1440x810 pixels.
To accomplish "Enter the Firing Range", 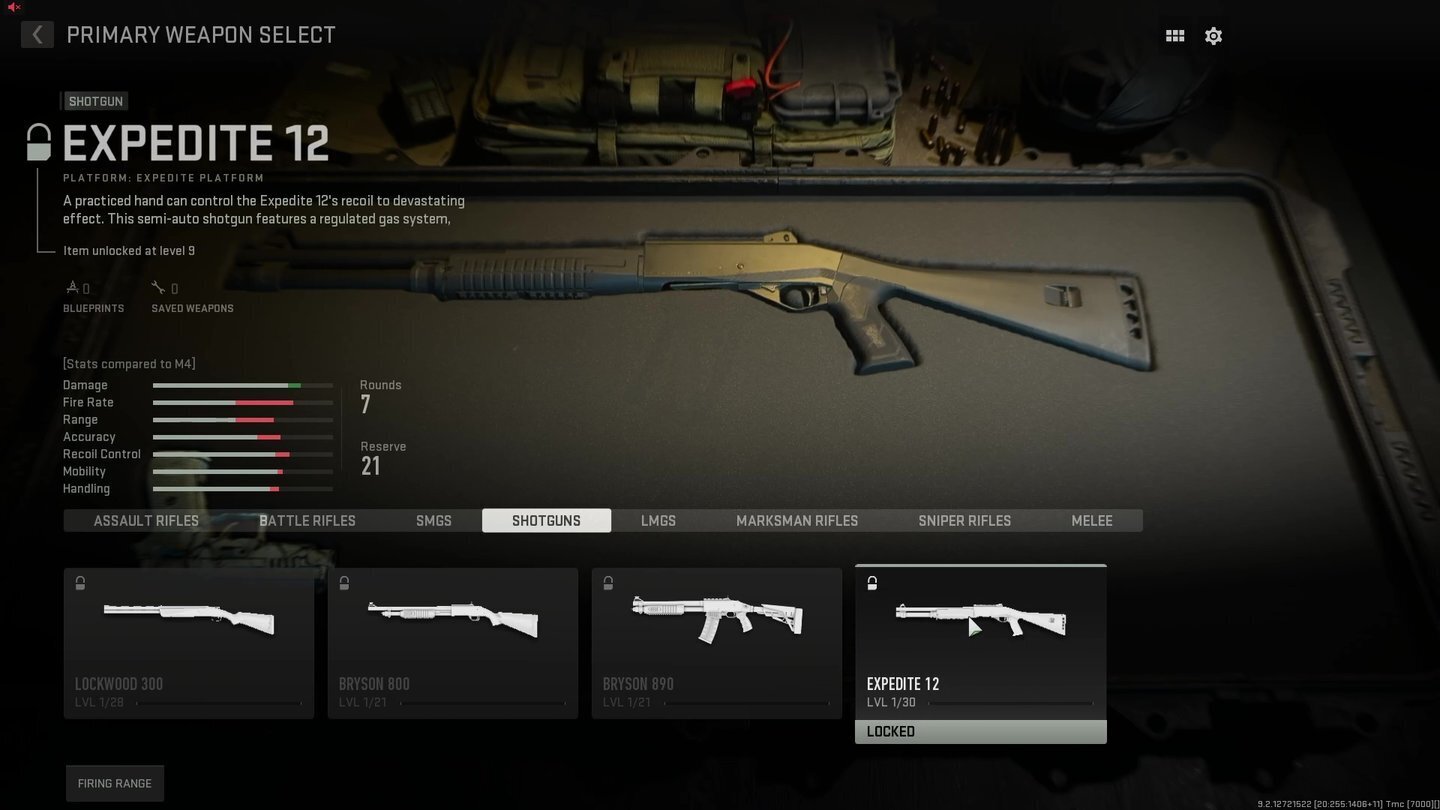I will 115,783.
